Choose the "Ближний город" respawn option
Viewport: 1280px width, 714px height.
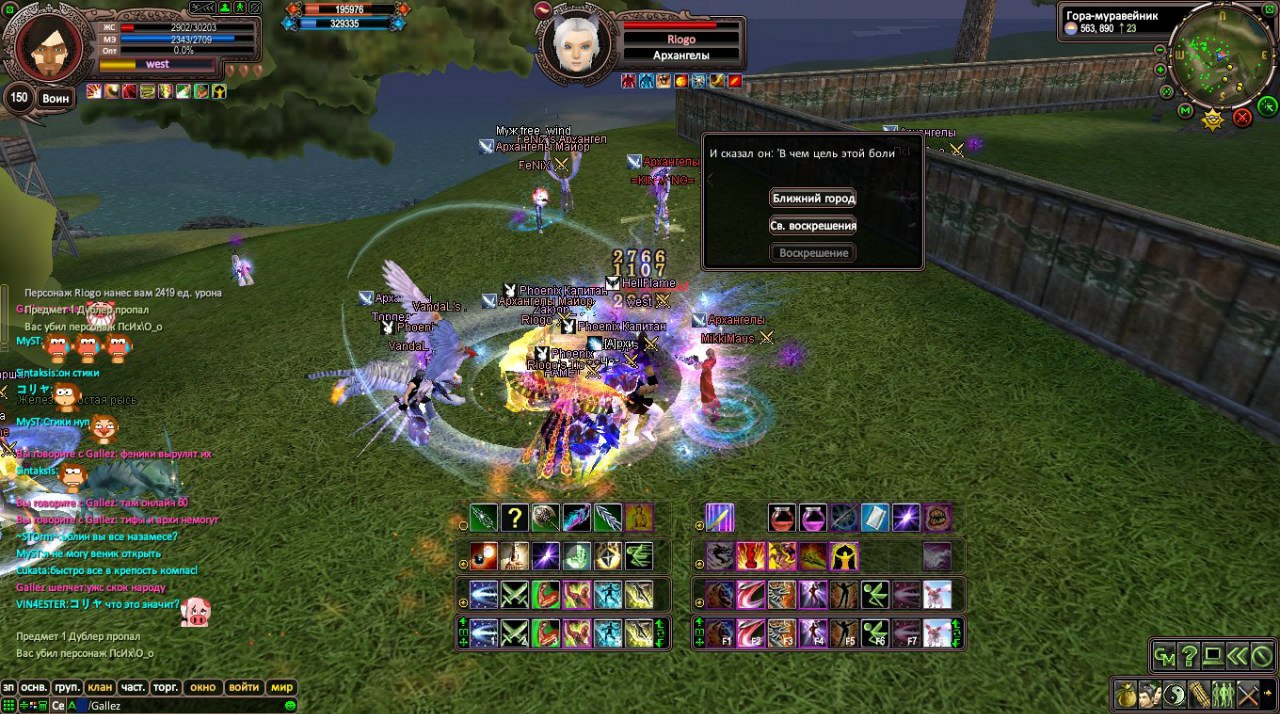click(x=813, y=198)
